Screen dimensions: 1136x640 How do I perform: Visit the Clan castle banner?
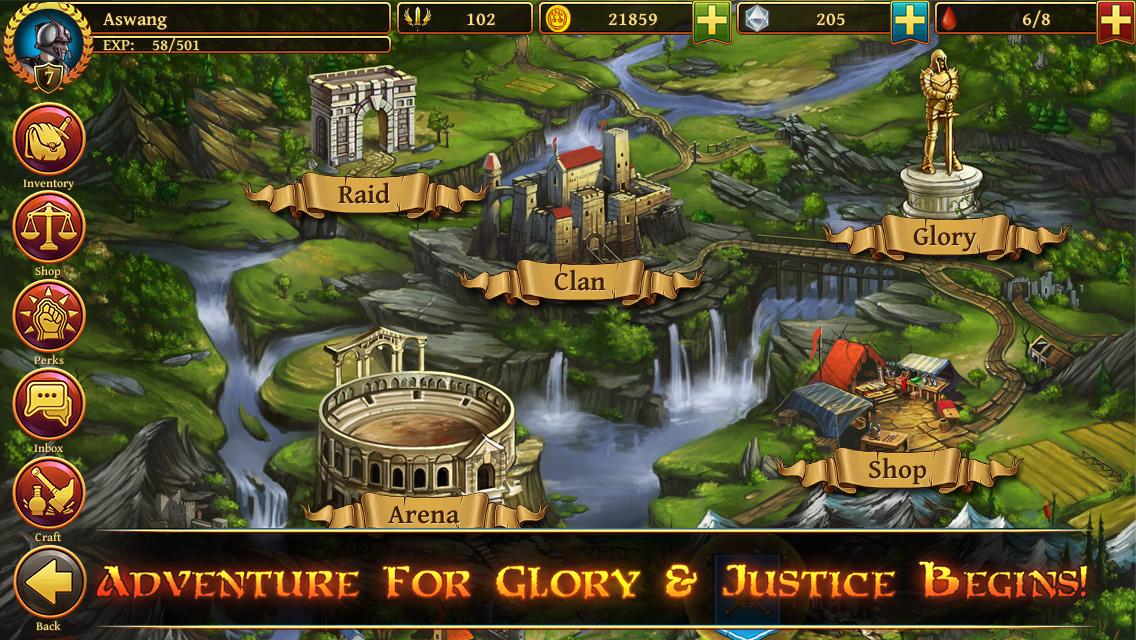click(x=579, y=281)
